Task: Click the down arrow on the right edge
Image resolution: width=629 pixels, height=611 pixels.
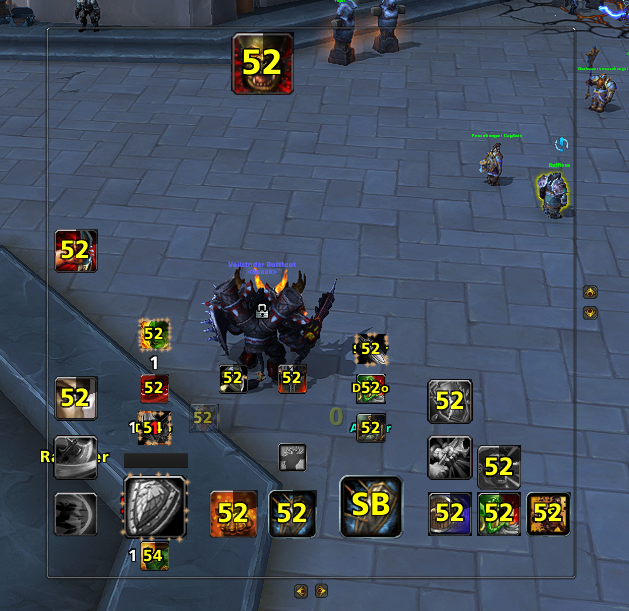Action: (590, 312)
